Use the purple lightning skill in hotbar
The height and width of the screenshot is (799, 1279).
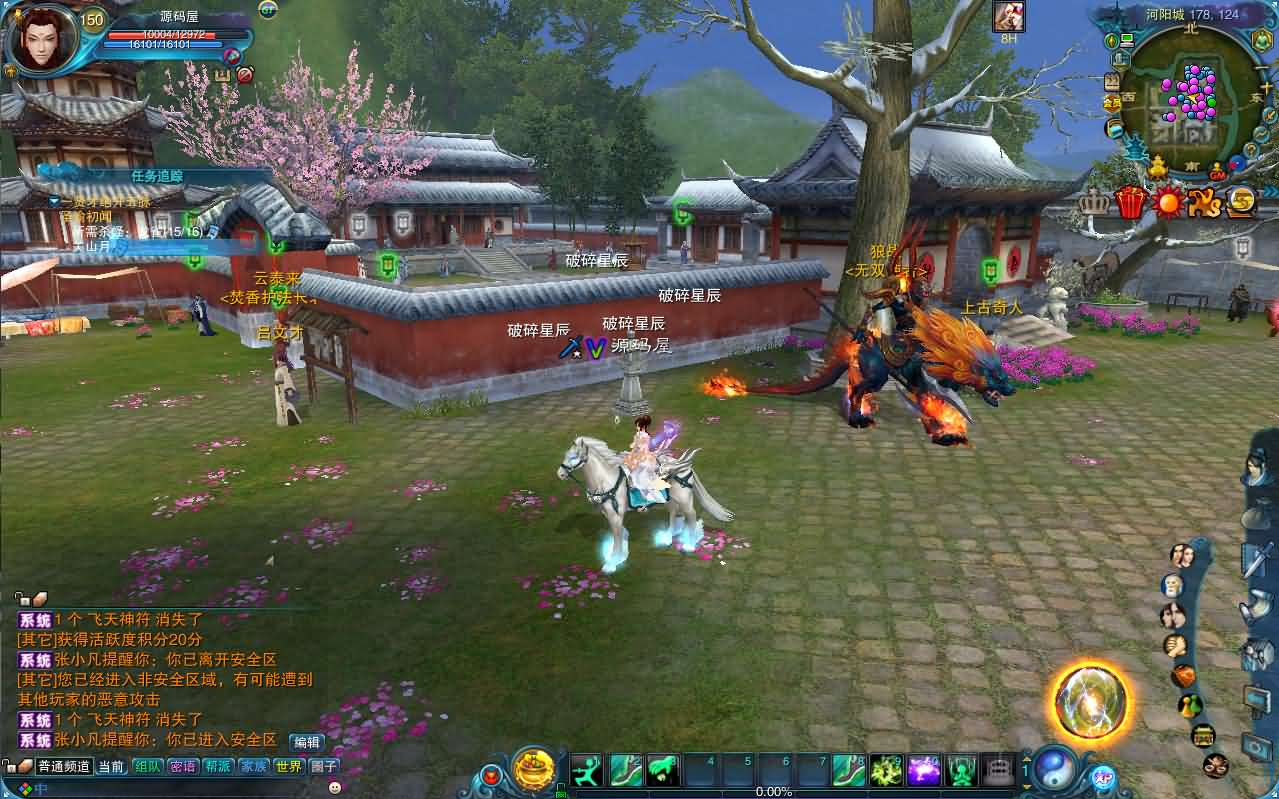(x=924, y=770)
